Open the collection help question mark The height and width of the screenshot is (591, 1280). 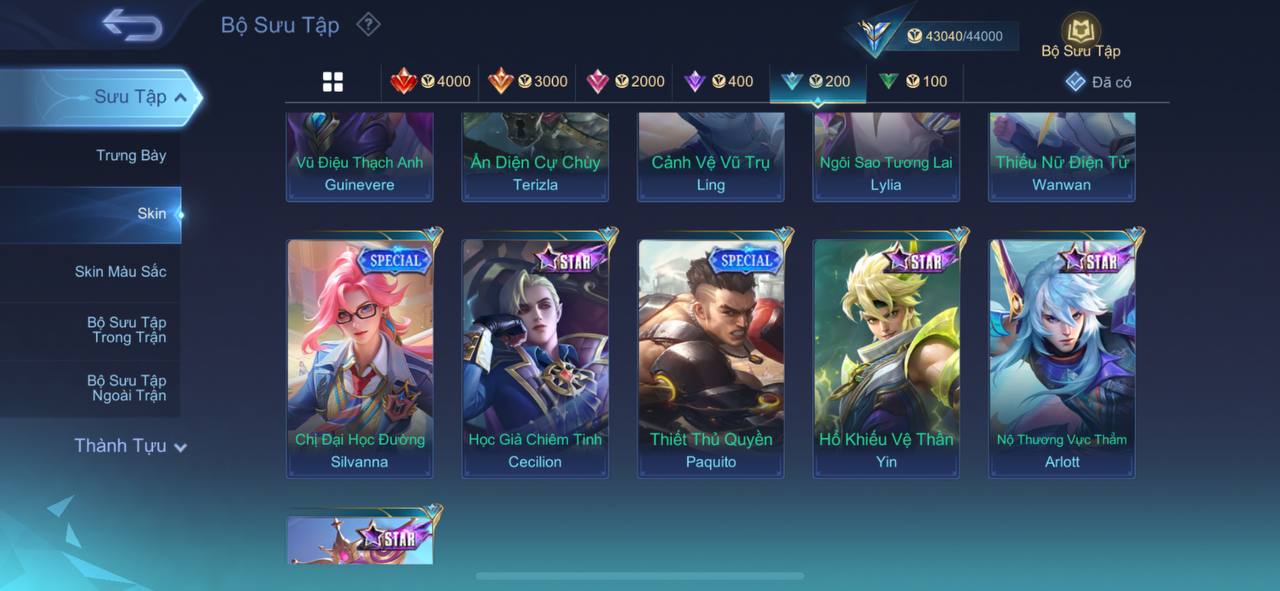(369, 24)
